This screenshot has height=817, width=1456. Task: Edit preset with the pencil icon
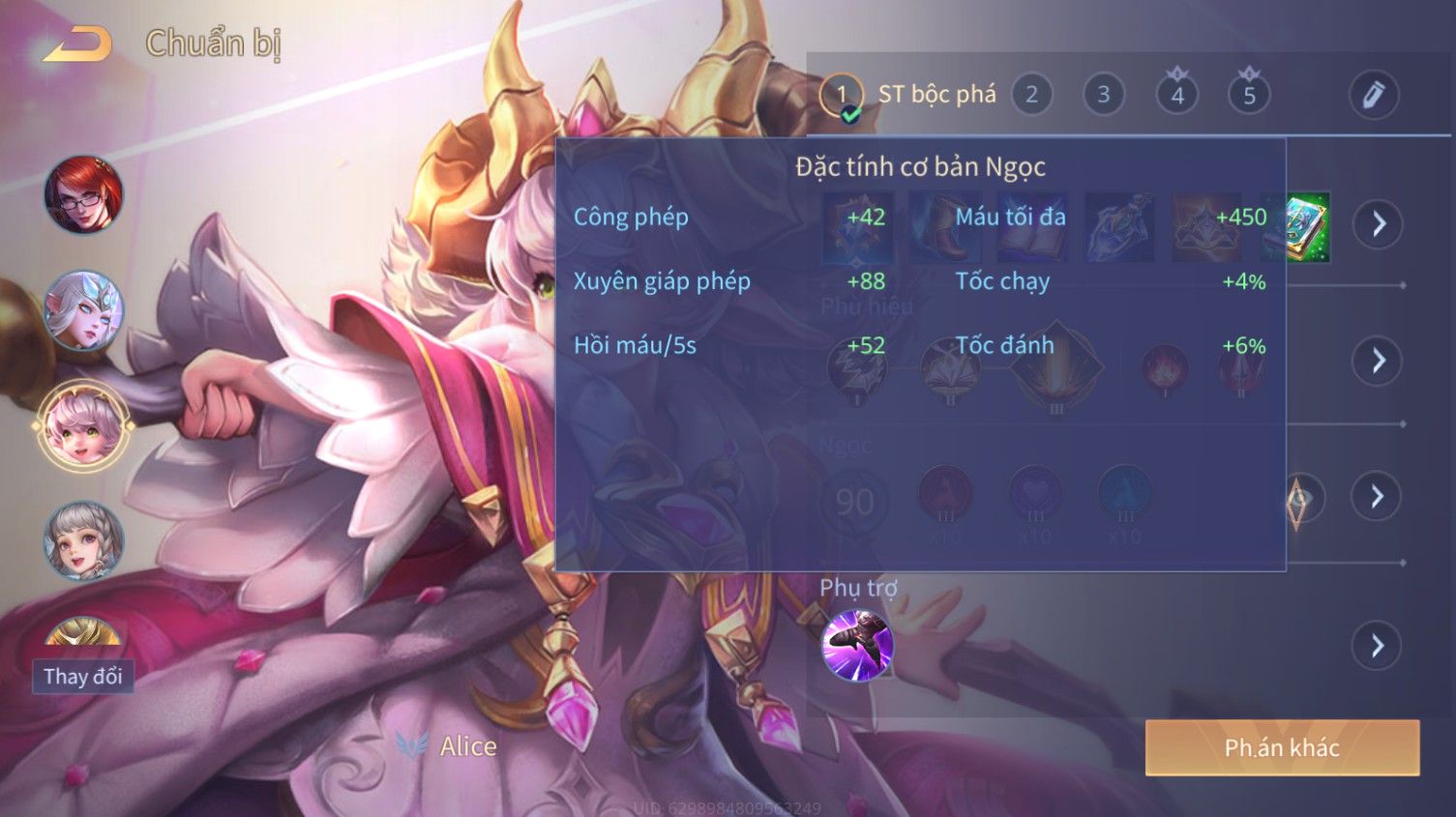[1373, 95]
